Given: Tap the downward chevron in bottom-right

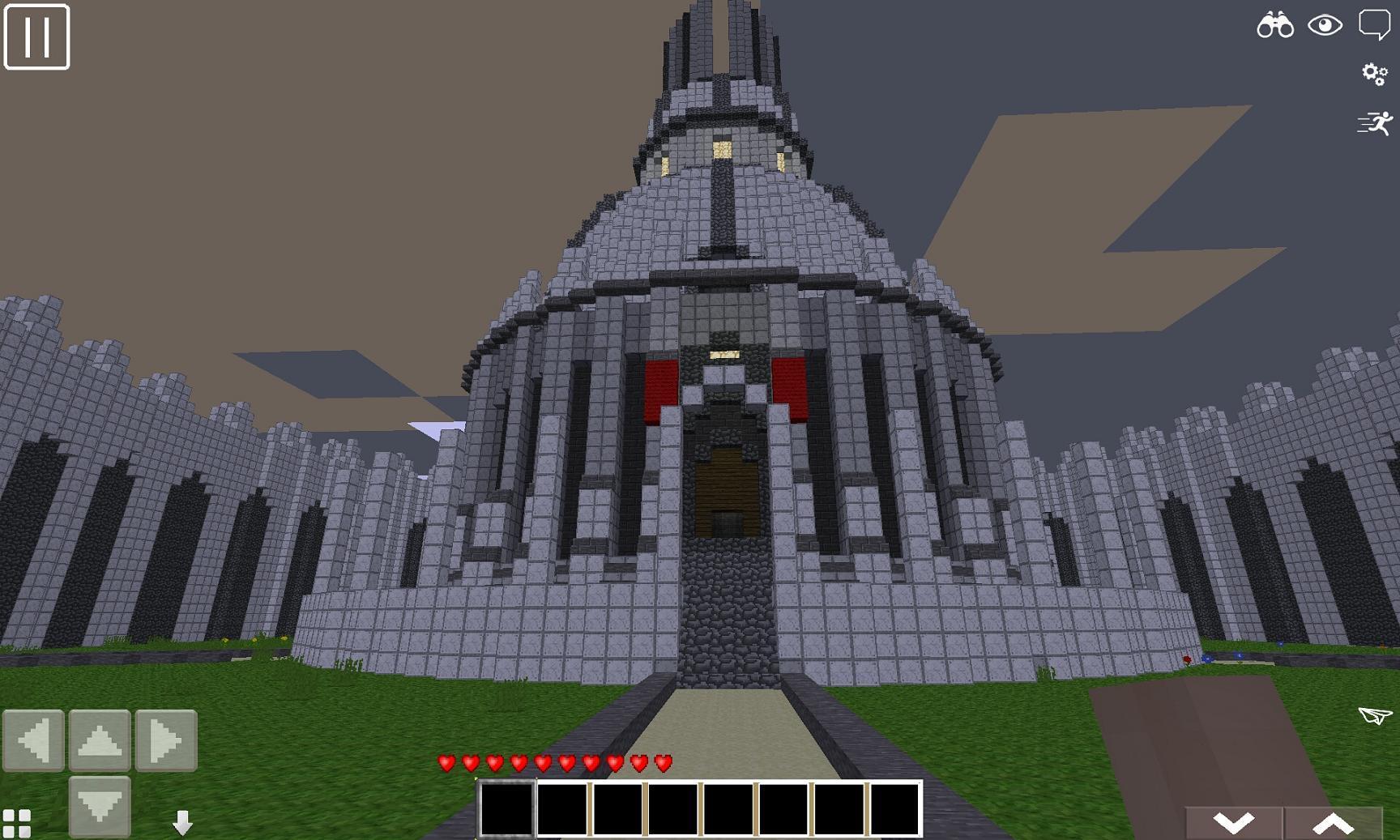Looking at the screenshot, I should [1232, 822].
